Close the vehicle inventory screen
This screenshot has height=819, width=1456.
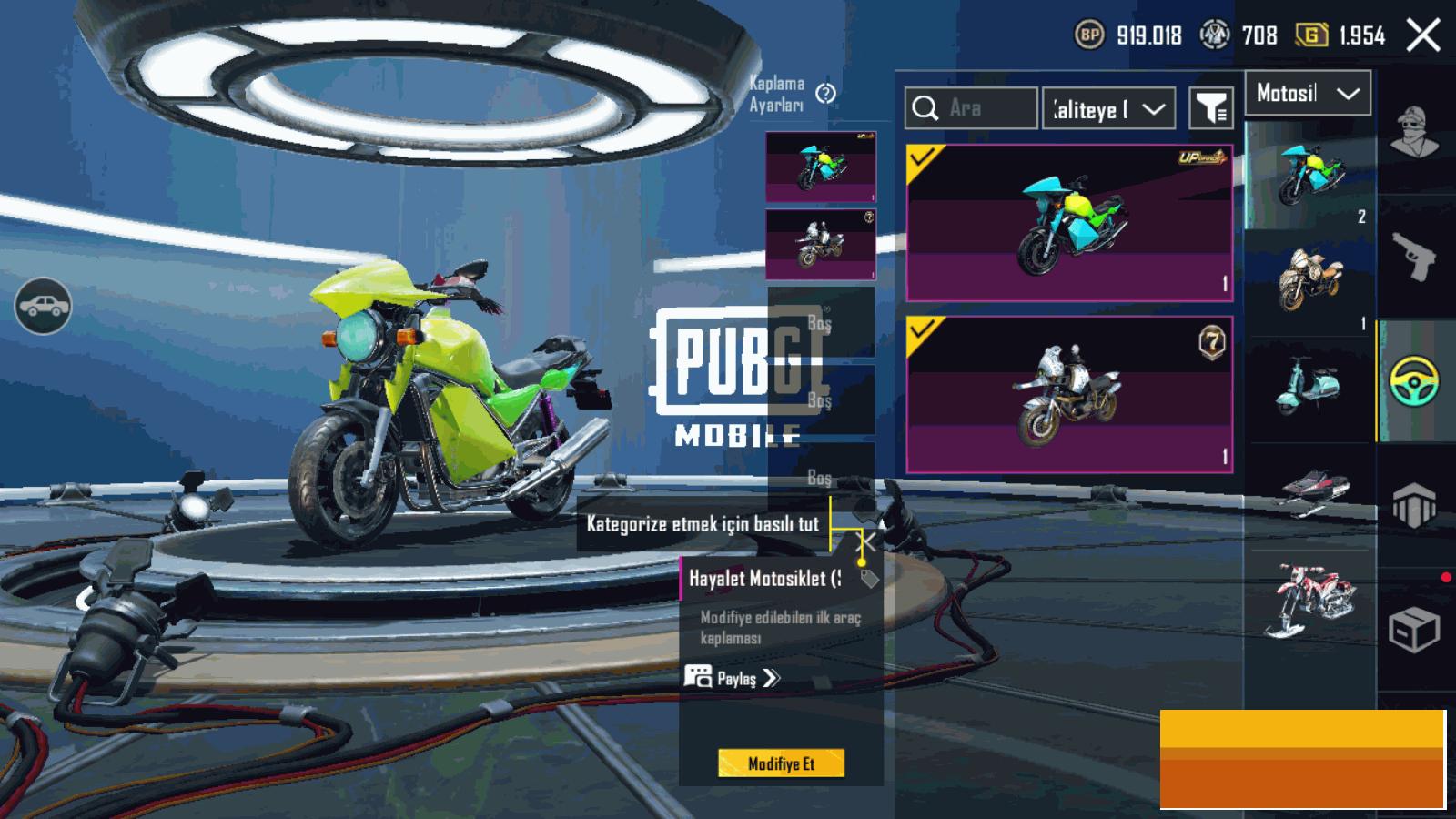(1423, 36)
